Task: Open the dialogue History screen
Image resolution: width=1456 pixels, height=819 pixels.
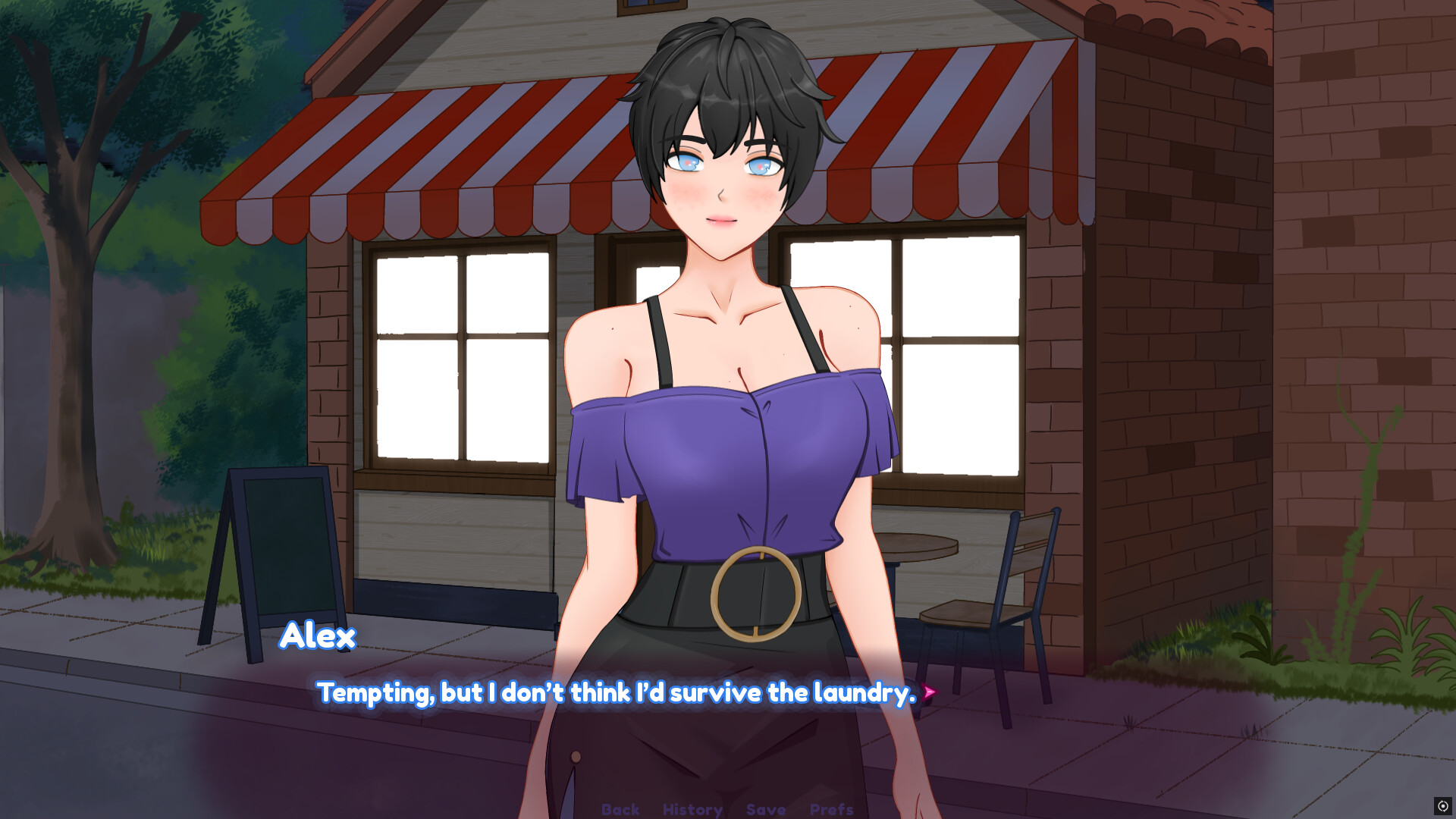Action: 692,809
